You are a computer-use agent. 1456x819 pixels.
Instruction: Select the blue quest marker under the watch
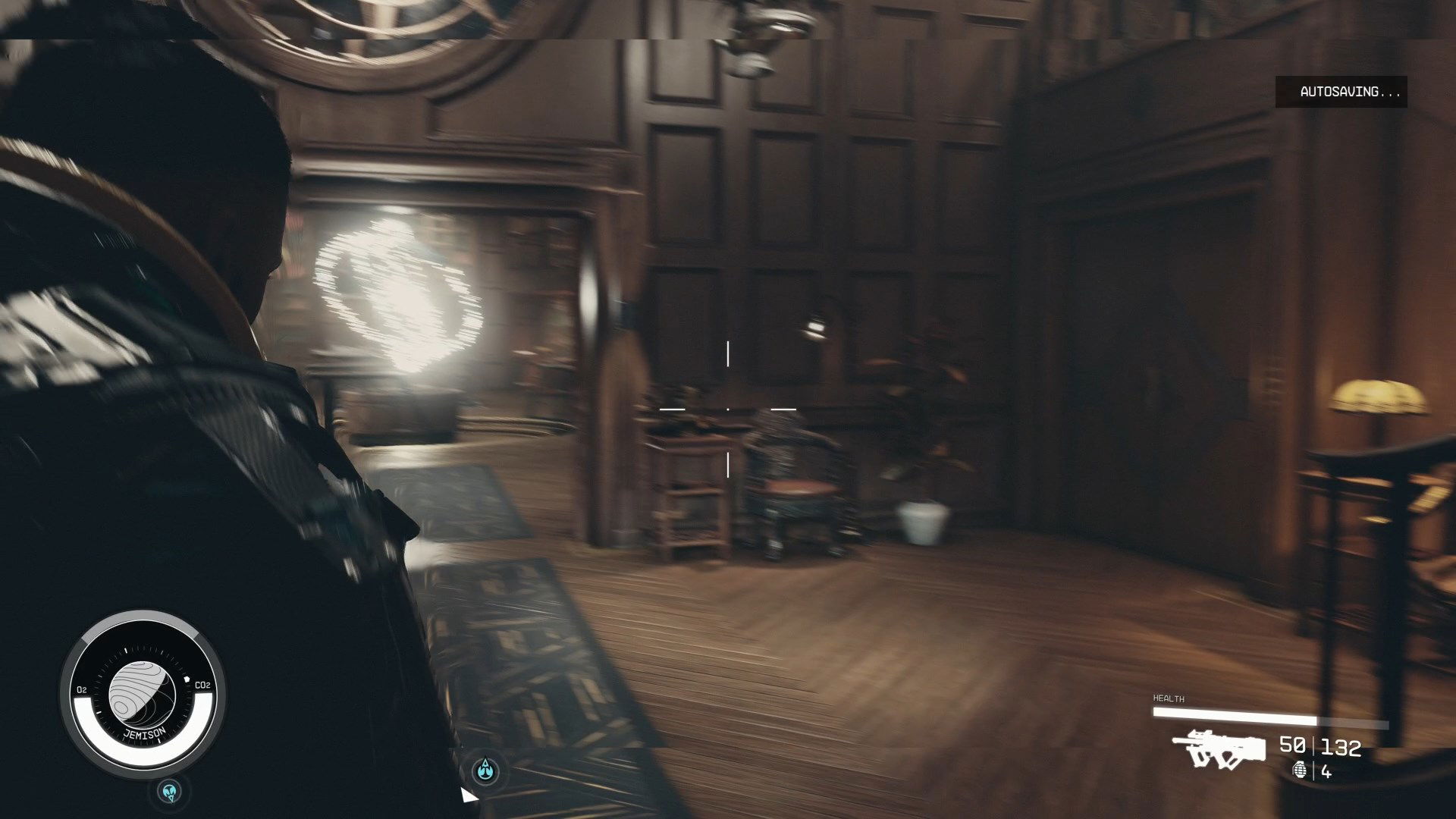tap(171, 792)
